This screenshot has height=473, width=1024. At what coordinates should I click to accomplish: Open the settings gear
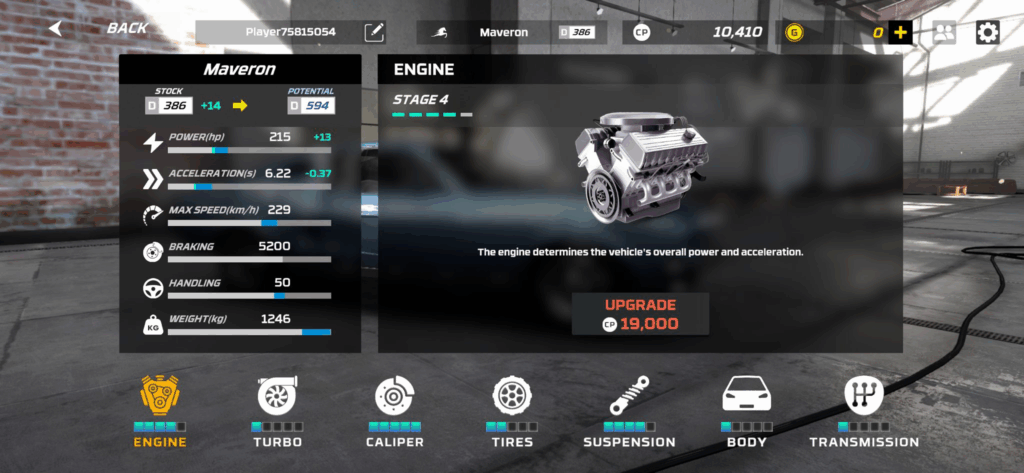tap(988, 32)
